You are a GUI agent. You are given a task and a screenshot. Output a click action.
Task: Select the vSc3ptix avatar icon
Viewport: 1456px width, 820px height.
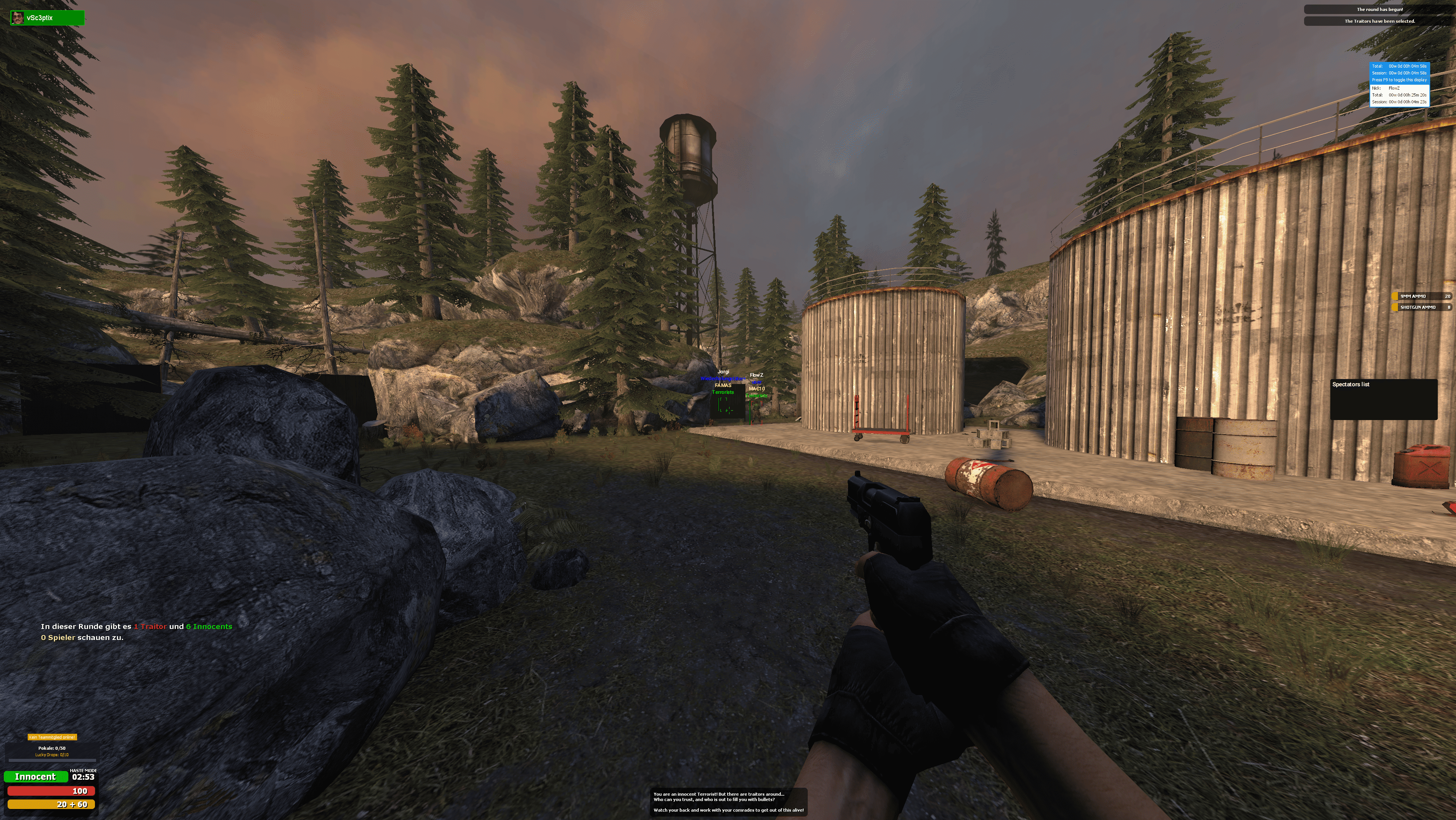coord(17,18)
